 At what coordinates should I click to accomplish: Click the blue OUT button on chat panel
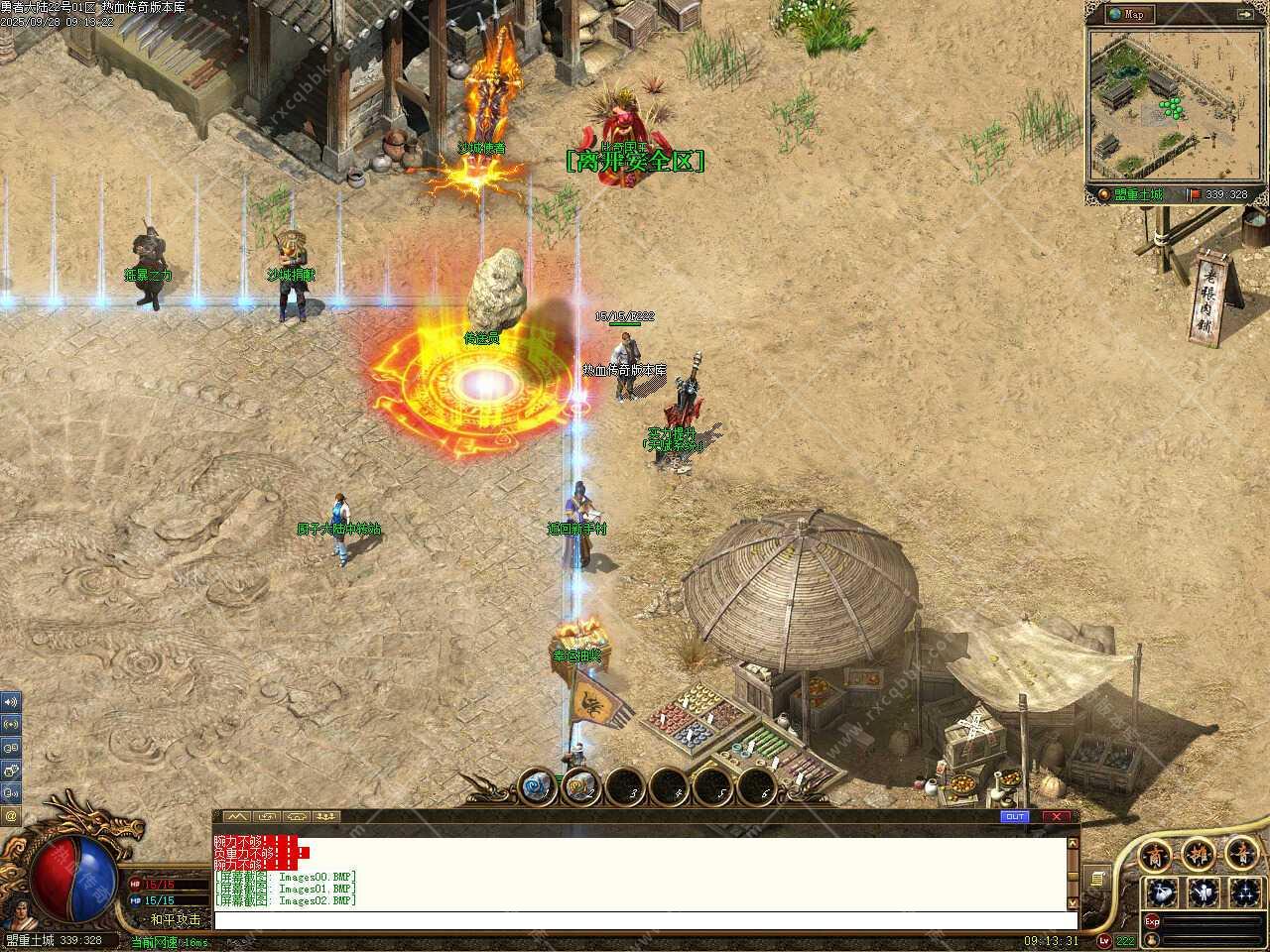[1015, 817]
